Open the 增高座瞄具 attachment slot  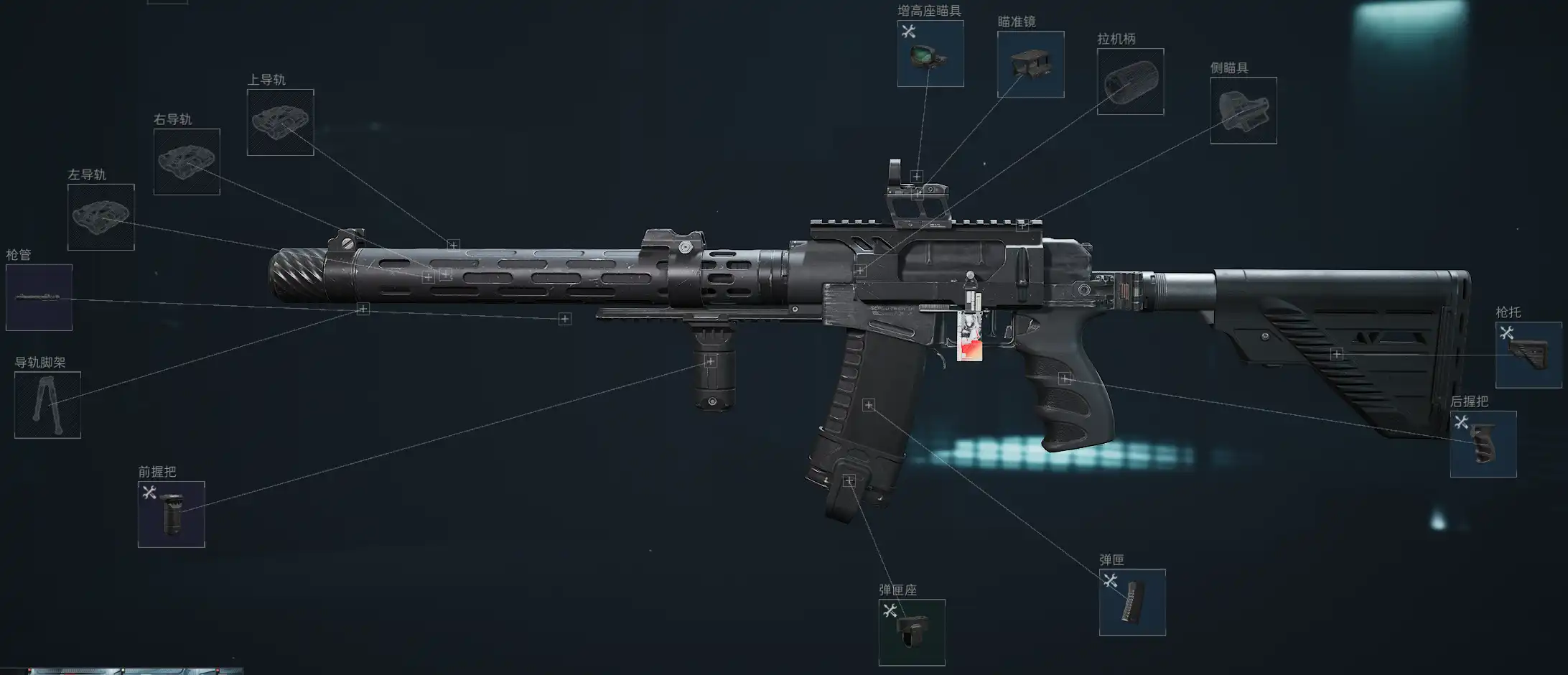tap(930, 54)
